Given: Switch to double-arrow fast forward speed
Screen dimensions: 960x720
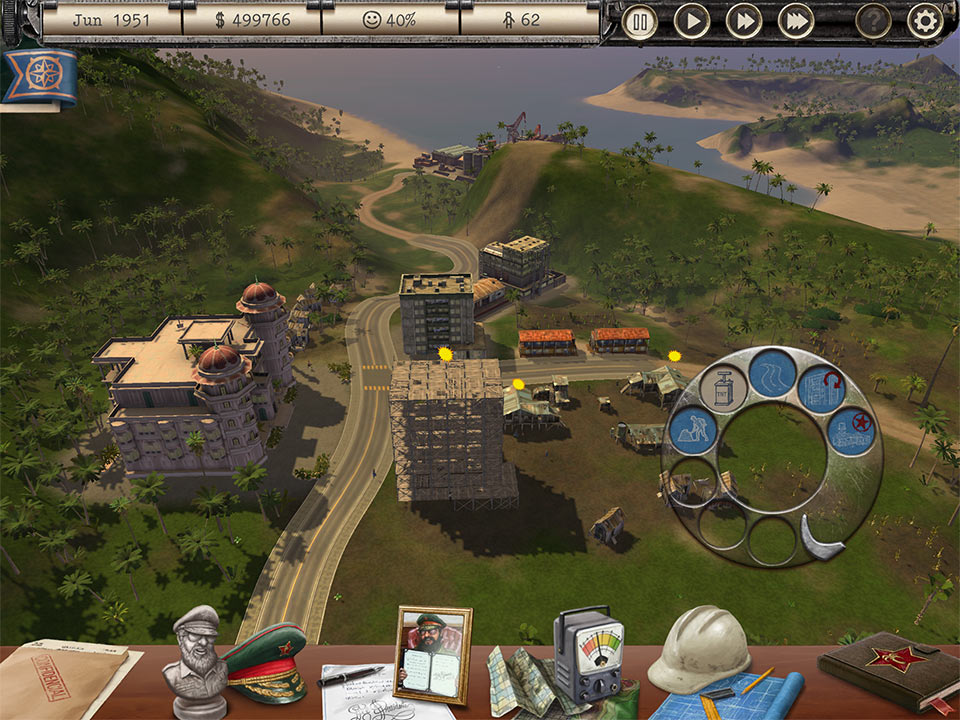Looking at the screenshot, I should tap(744, 21).
